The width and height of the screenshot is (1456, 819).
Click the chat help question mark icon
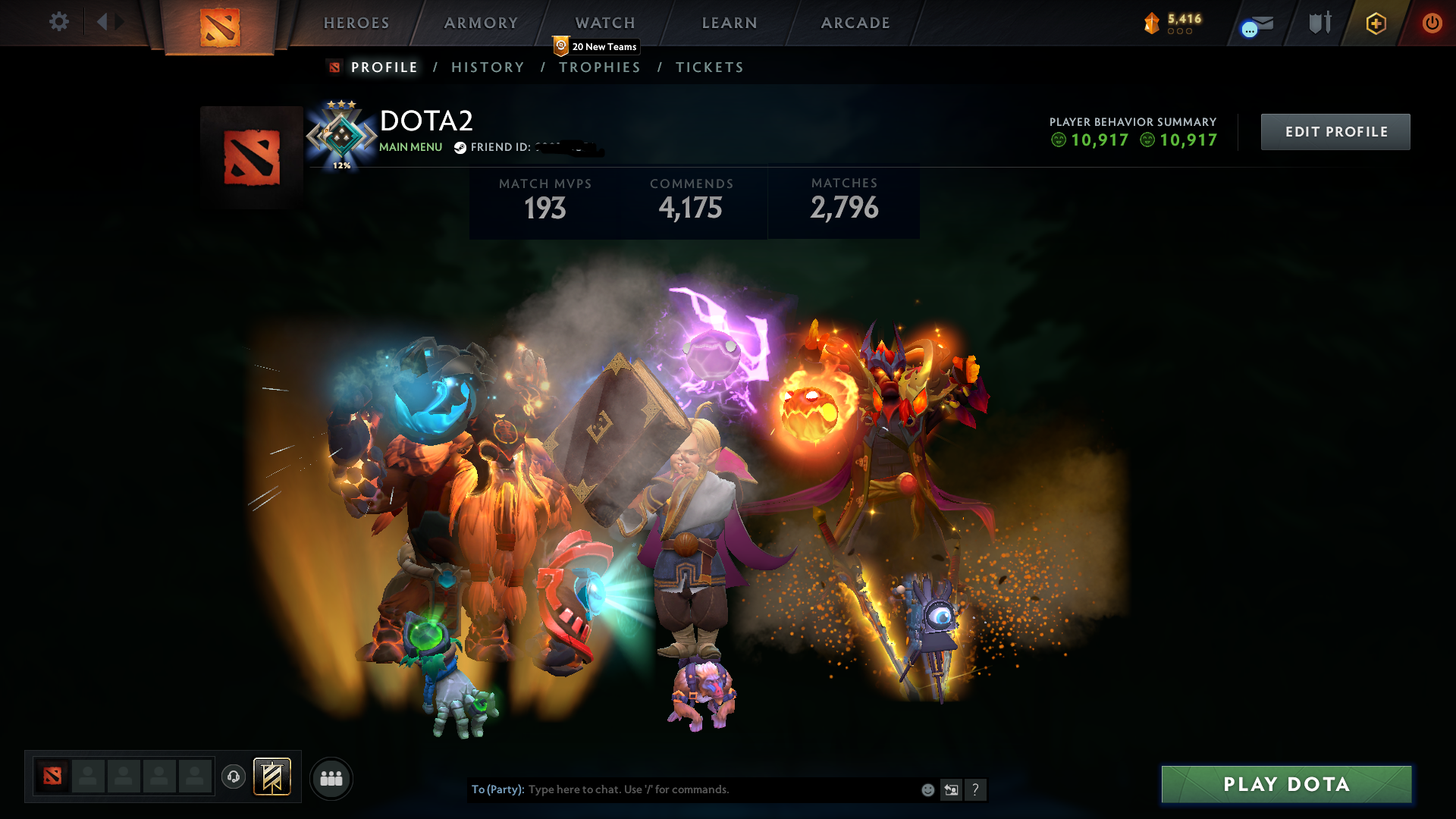(976, 789)
